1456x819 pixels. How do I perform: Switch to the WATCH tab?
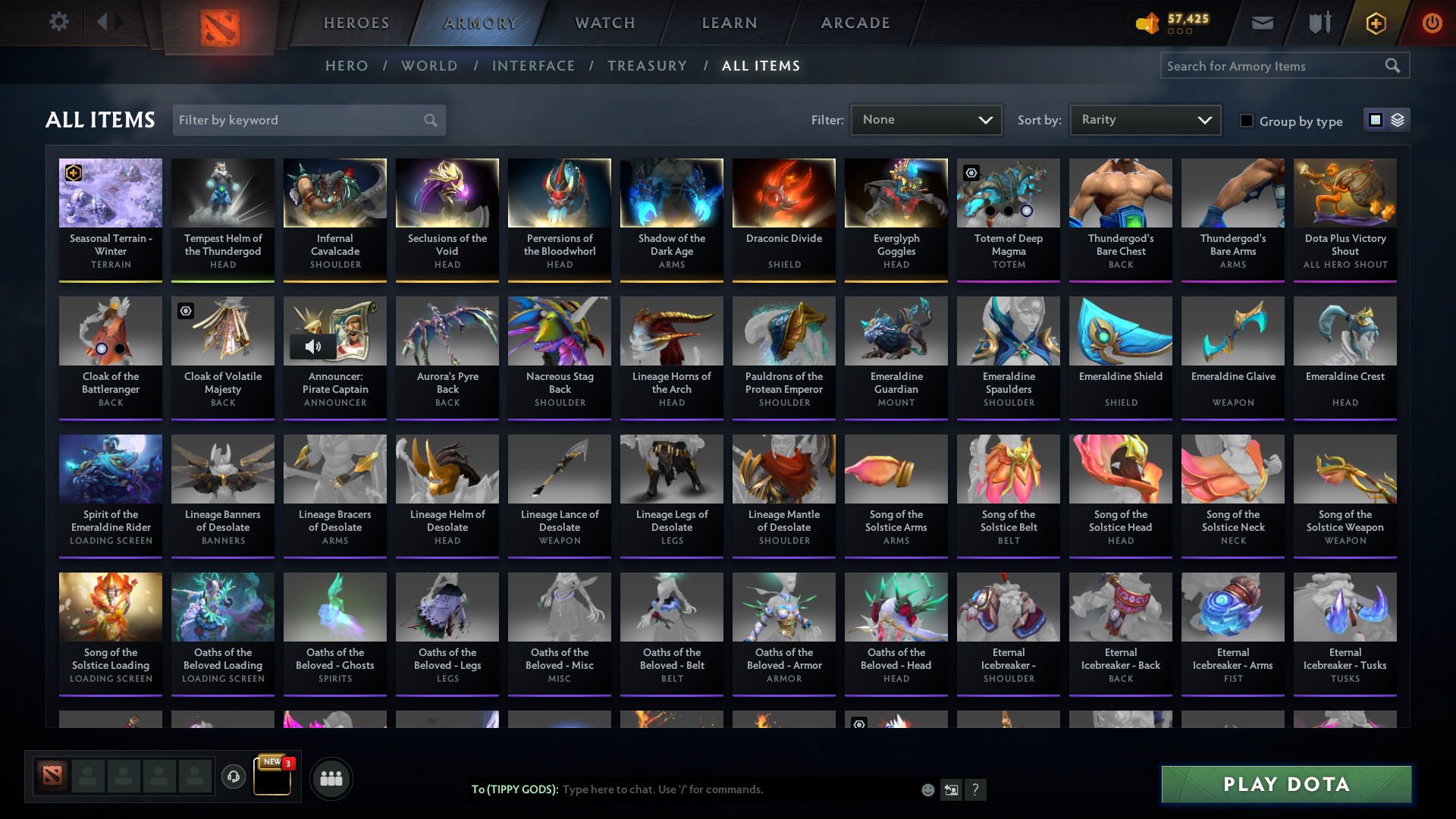604,23
